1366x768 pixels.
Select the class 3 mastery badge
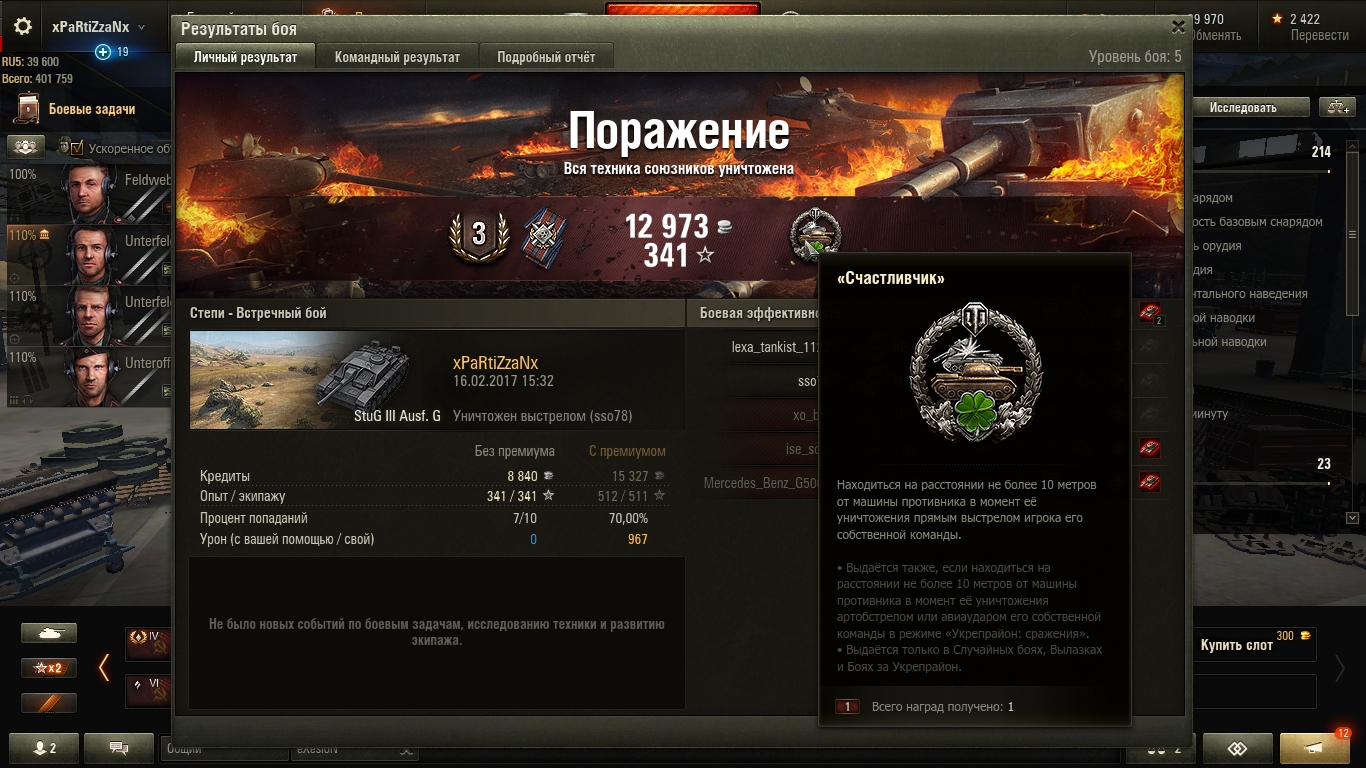479,236
